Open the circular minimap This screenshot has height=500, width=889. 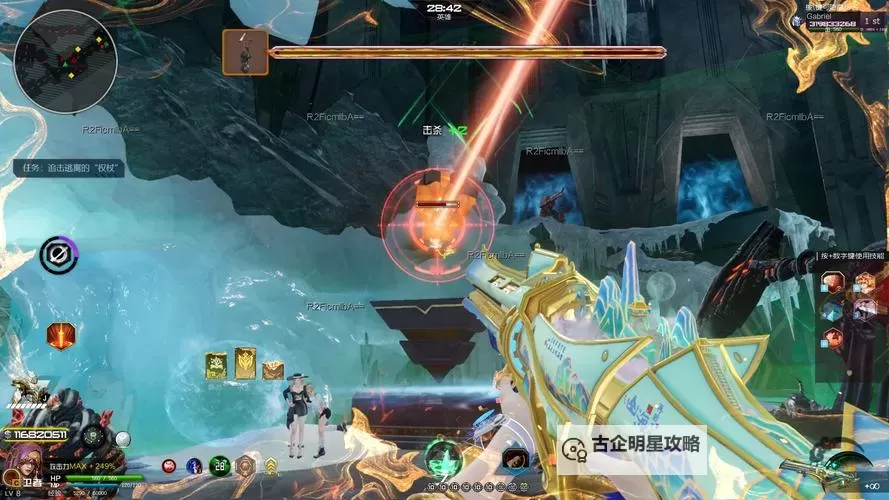click(x=65, y=61)
